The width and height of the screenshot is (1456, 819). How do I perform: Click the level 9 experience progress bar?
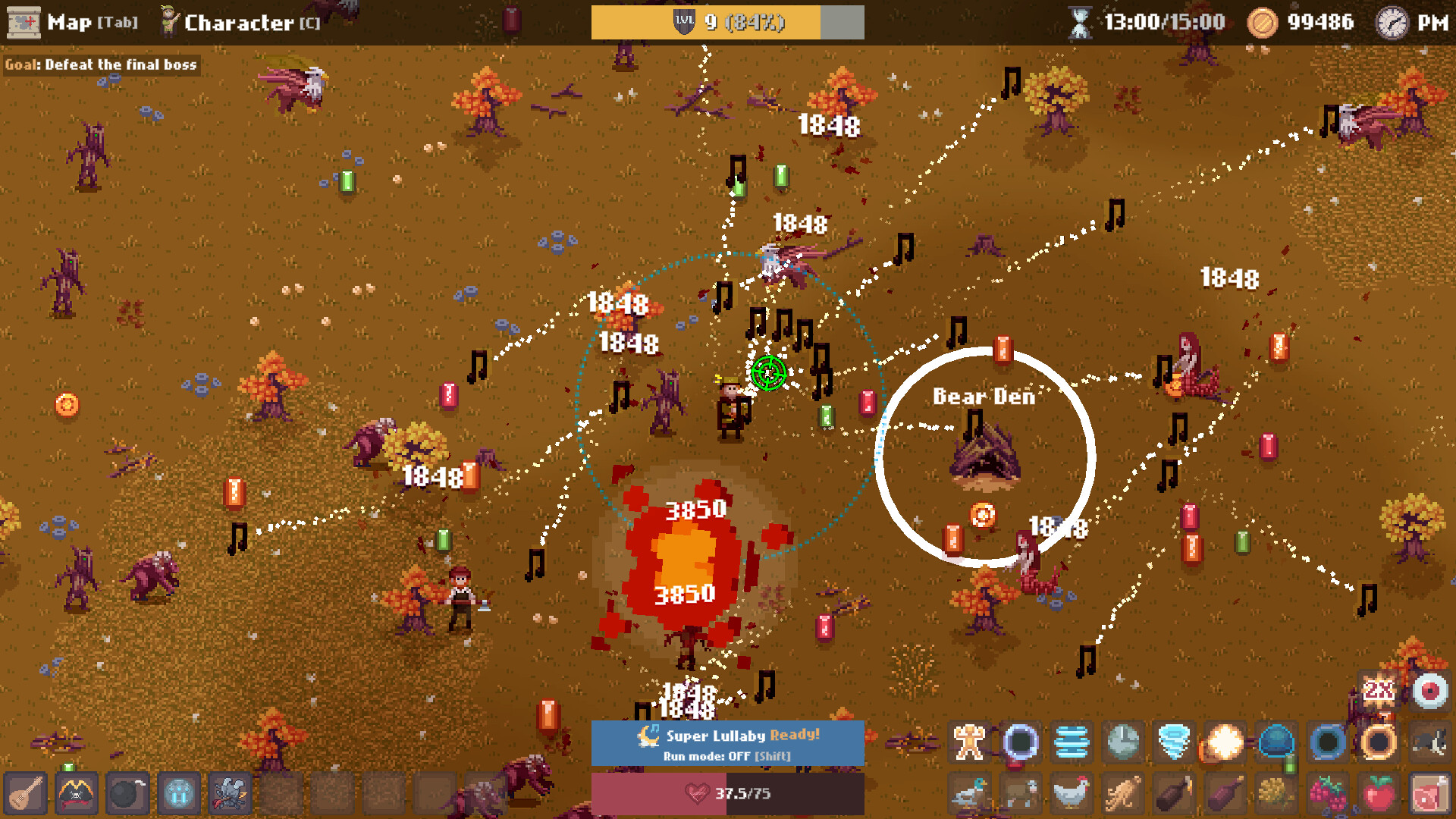(727, 22)
